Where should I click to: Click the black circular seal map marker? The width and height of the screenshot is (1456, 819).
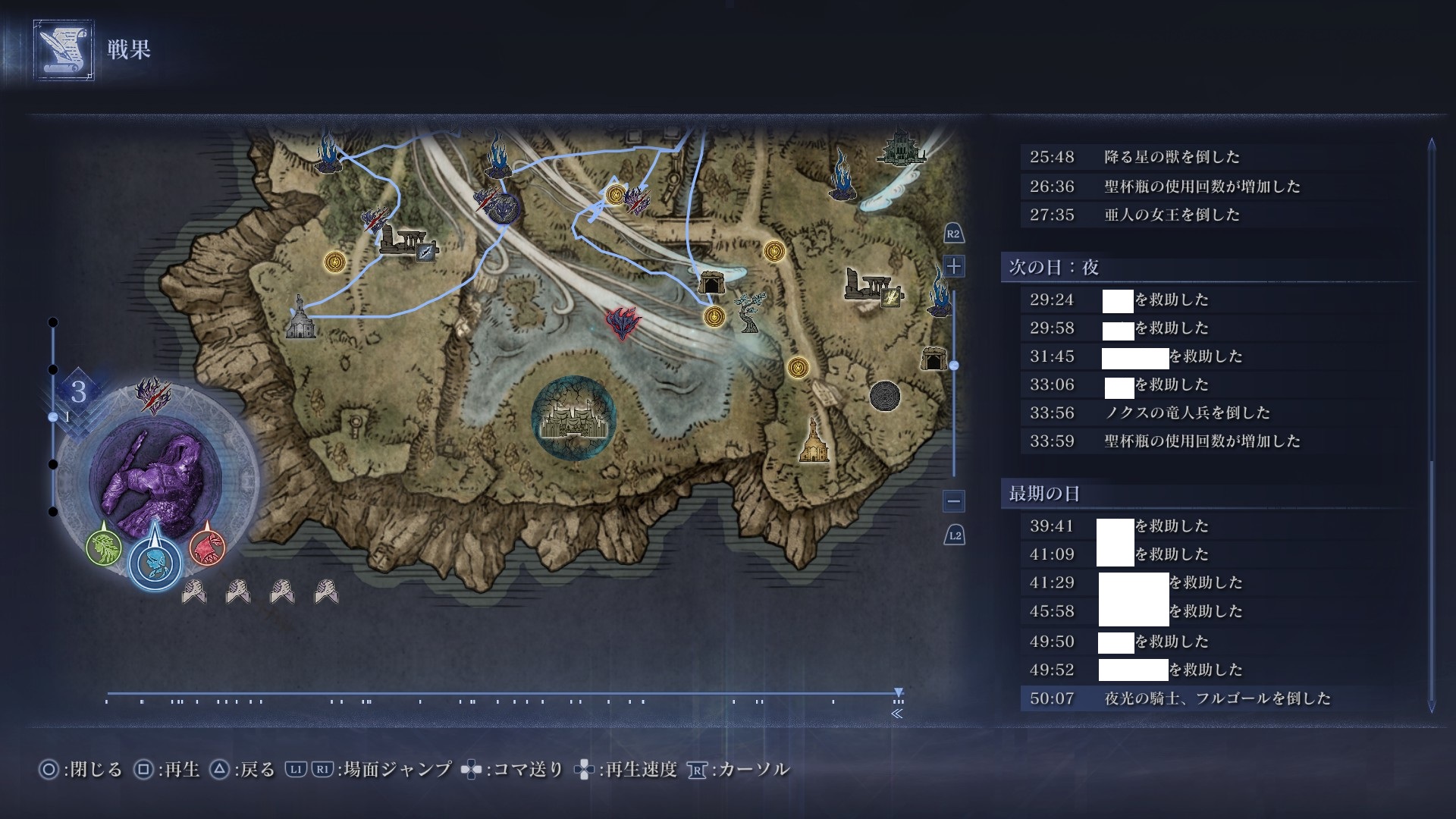pos(884,396)
